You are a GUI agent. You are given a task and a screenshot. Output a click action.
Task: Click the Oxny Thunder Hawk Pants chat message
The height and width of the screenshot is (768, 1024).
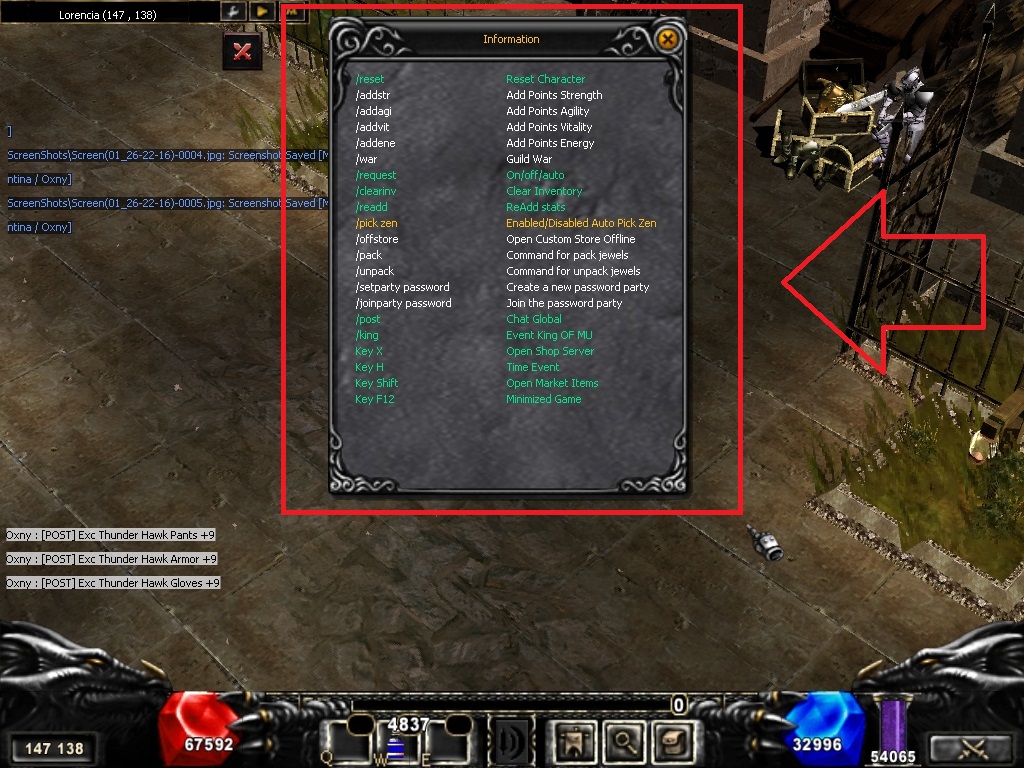click(111, 535)
